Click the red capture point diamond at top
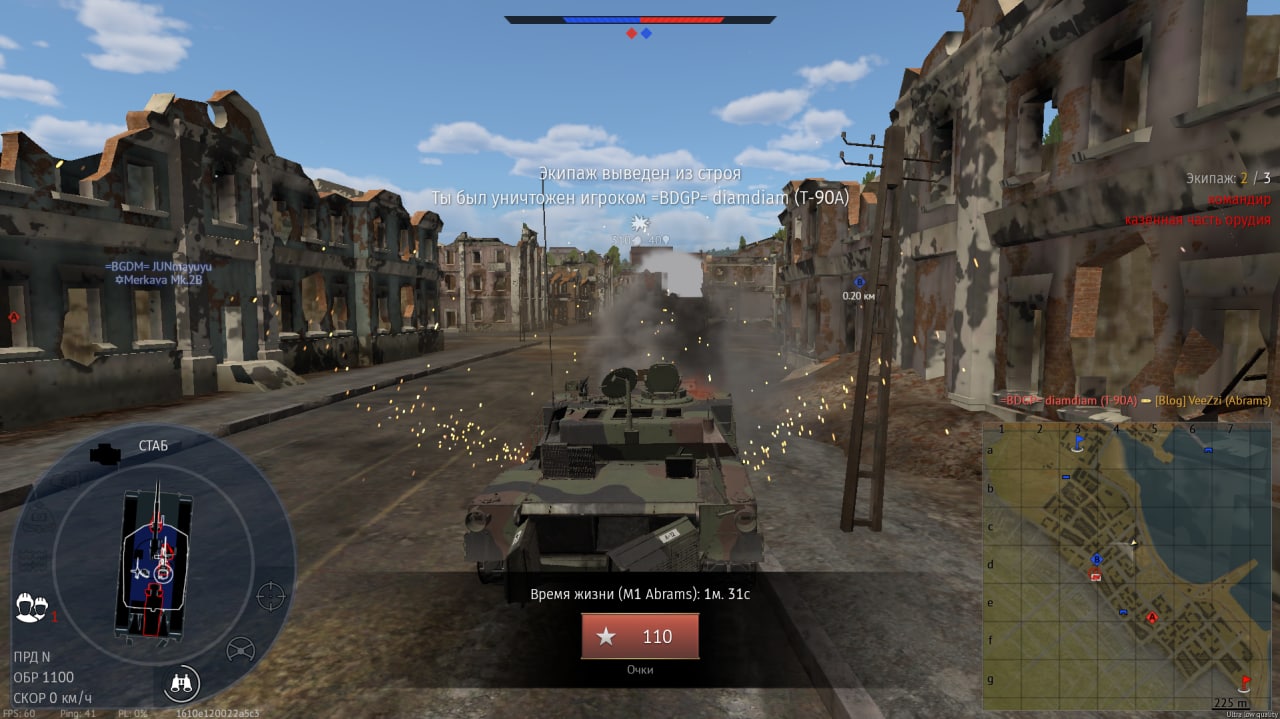The image size is (1280, 719). coord(631,34)
